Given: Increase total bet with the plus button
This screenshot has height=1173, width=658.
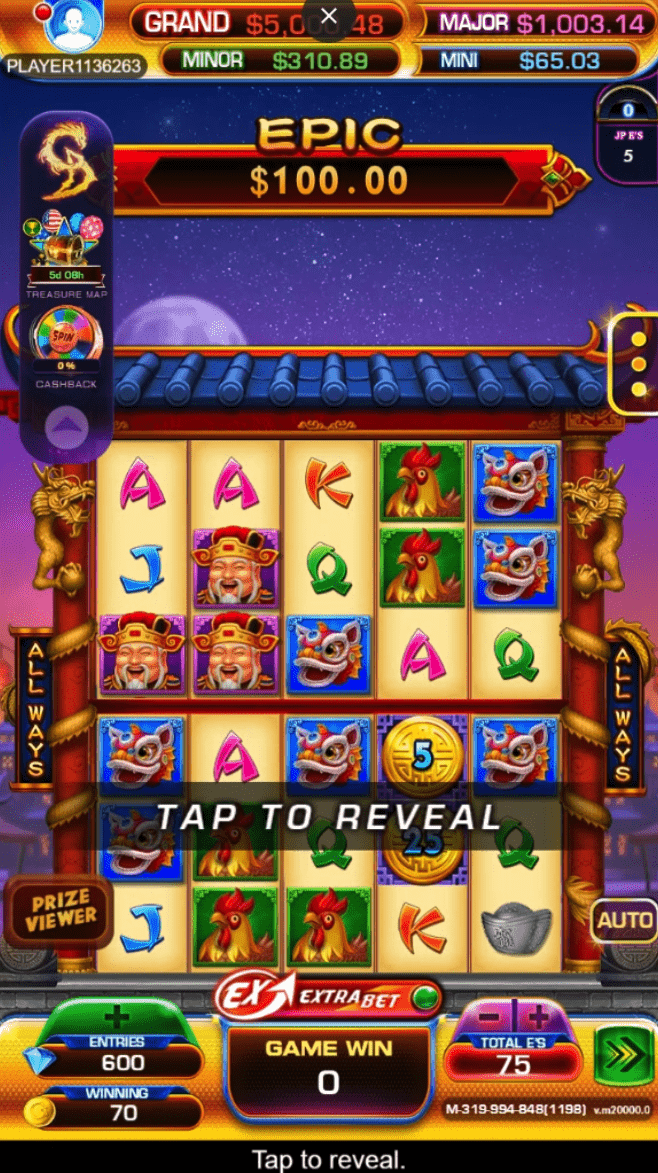Looking at the screenshot, I should click(x=538, y=1018).
